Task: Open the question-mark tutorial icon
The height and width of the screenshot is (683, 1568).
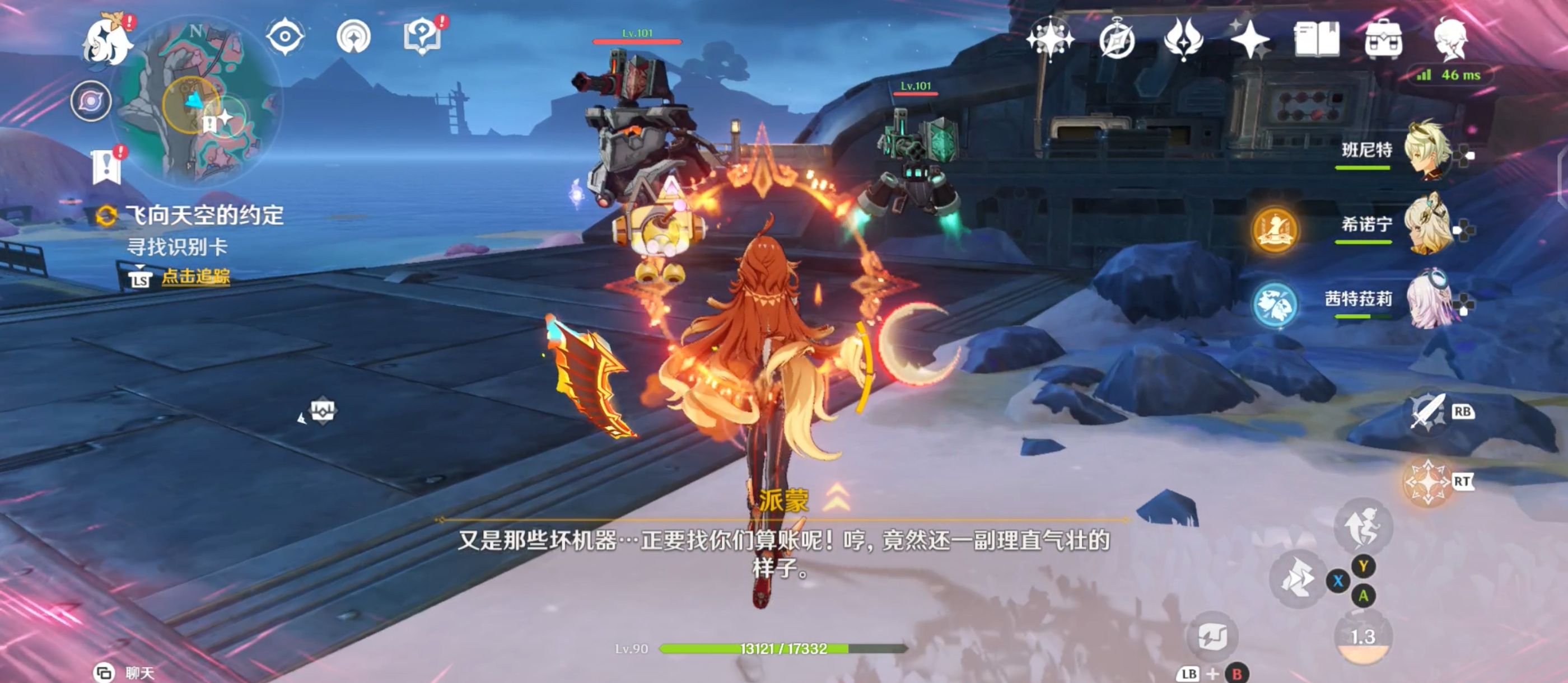Action: [422, 36]
